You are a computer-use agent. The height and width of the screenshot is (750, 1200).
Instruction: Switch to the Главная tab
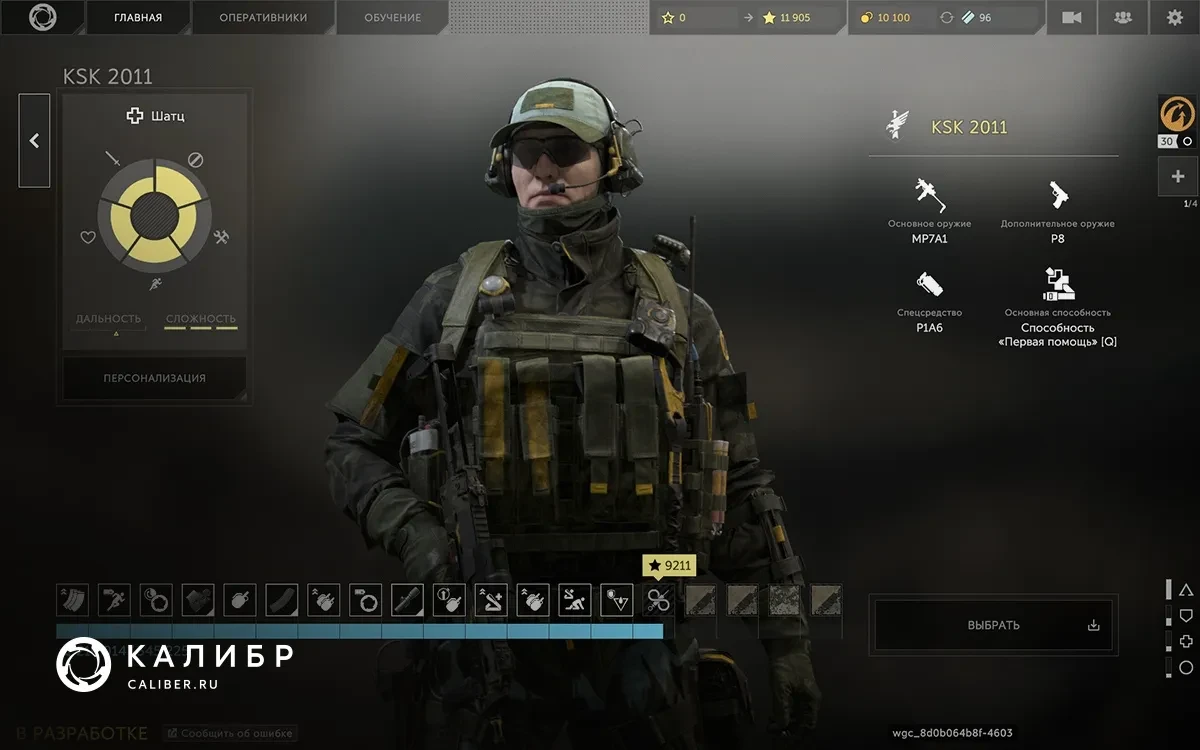pos(138,17)
